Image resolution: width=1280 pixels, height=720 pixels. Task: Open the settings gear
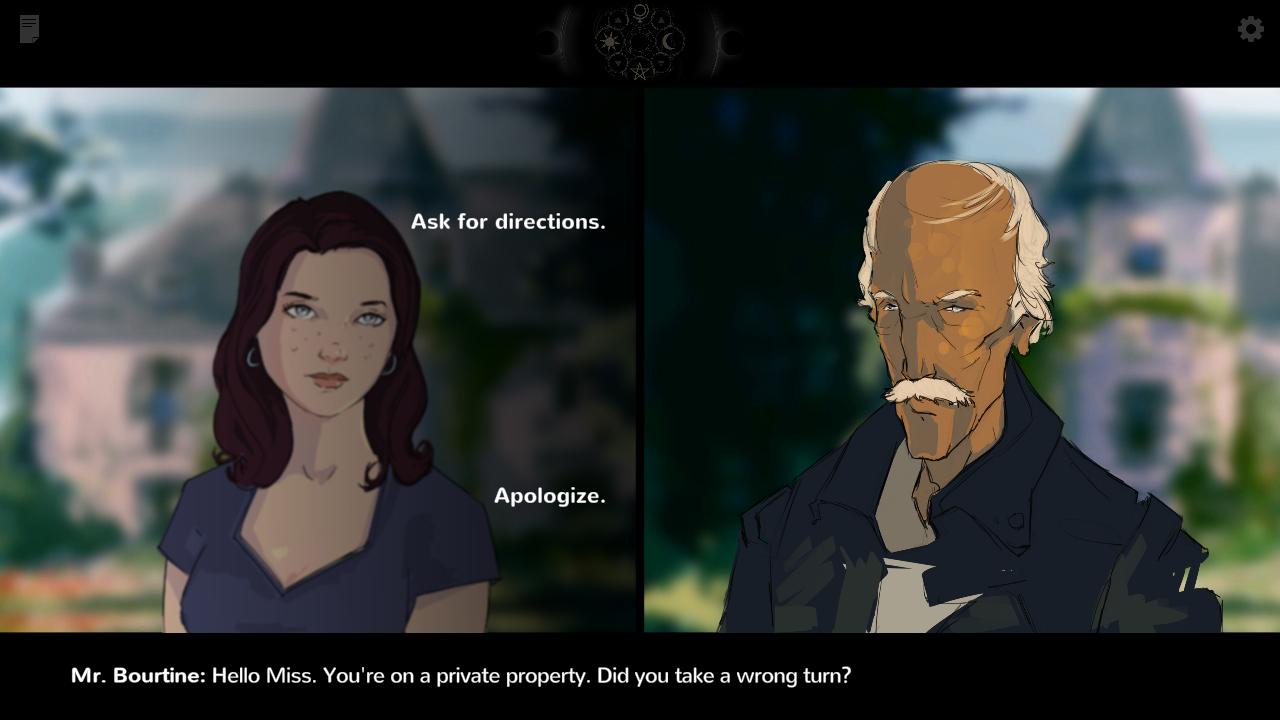click(1250, 29)
